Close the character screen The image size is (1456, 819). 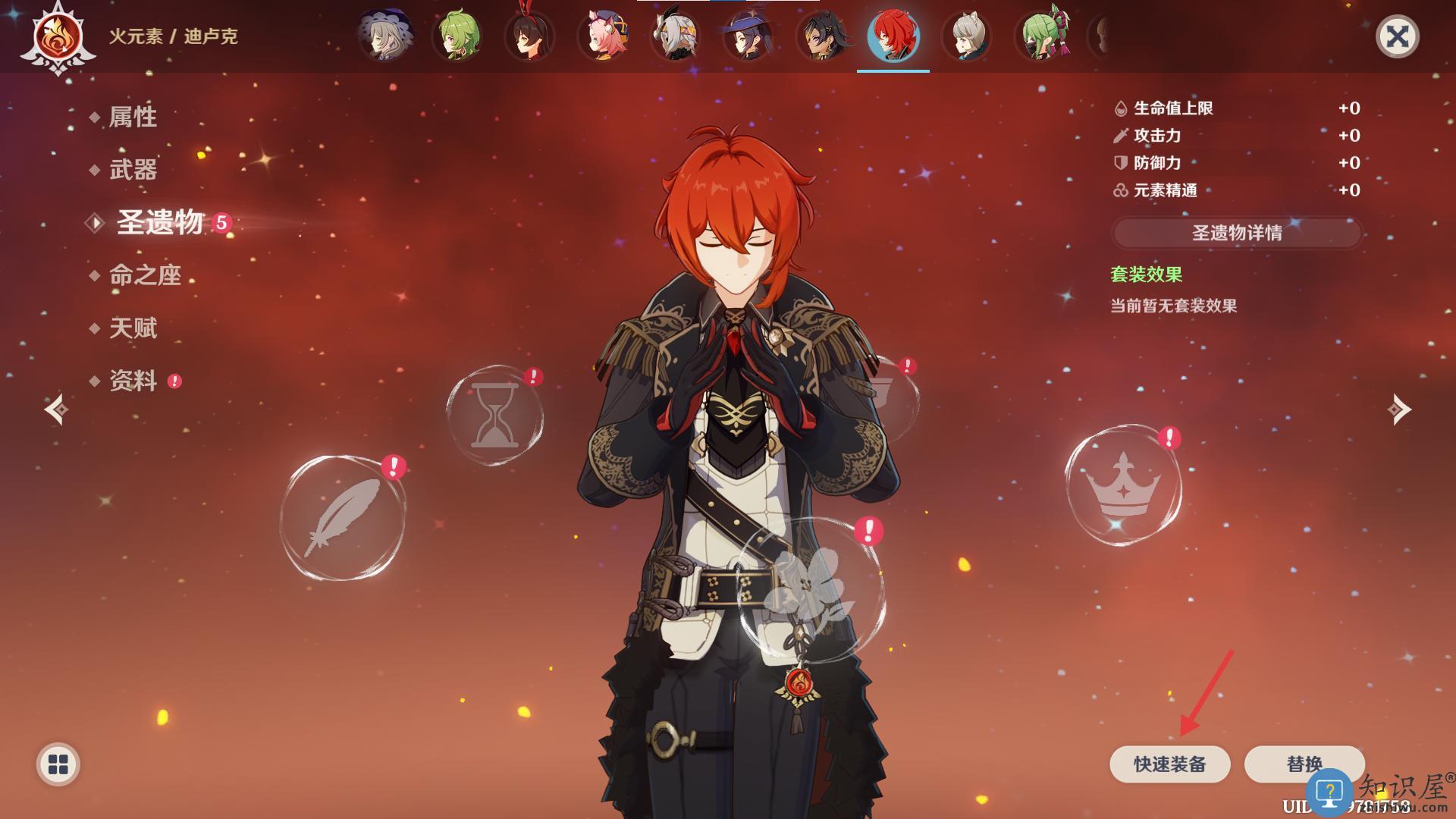click(1397, 36)
